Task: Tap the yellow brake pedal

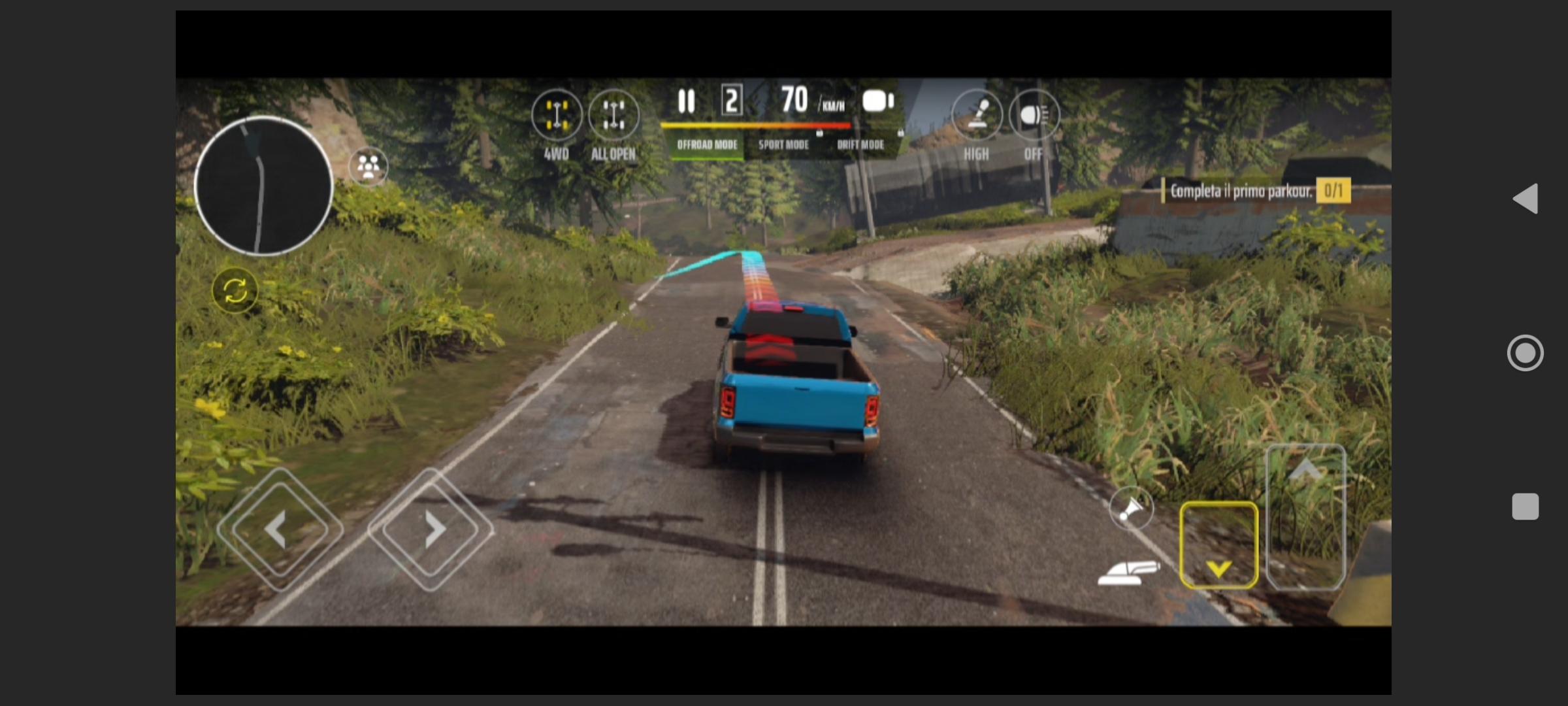Action: pos(1218,546)
